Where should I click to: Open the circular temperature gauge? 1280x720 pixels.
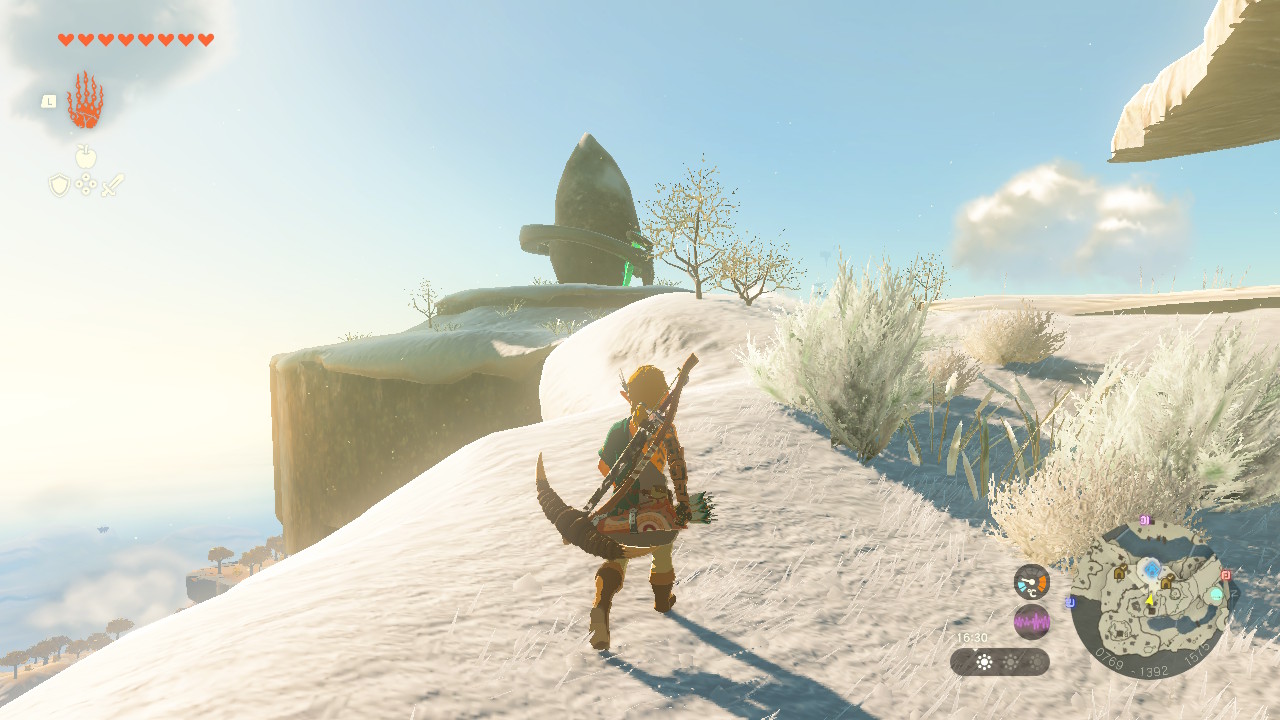(x=1031, y=582)
